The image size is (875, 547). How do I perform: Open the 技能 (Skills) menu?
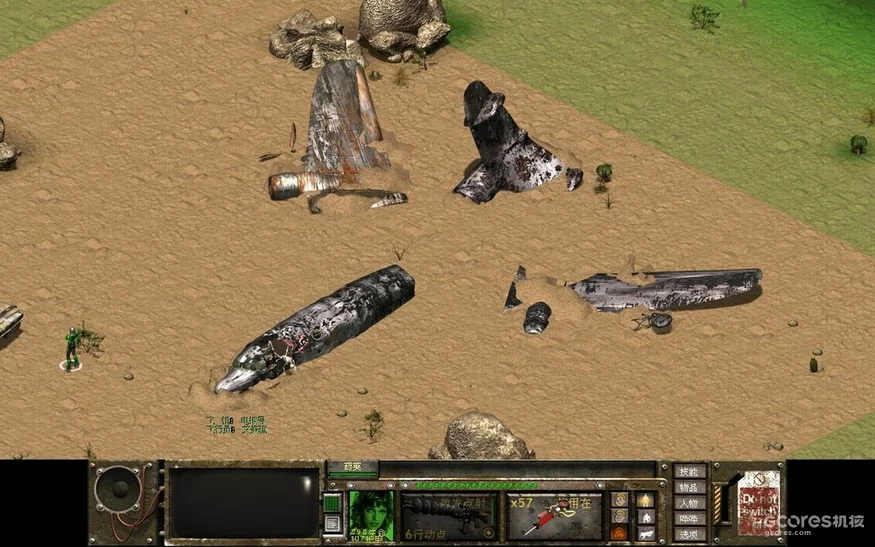pos(689,471)
